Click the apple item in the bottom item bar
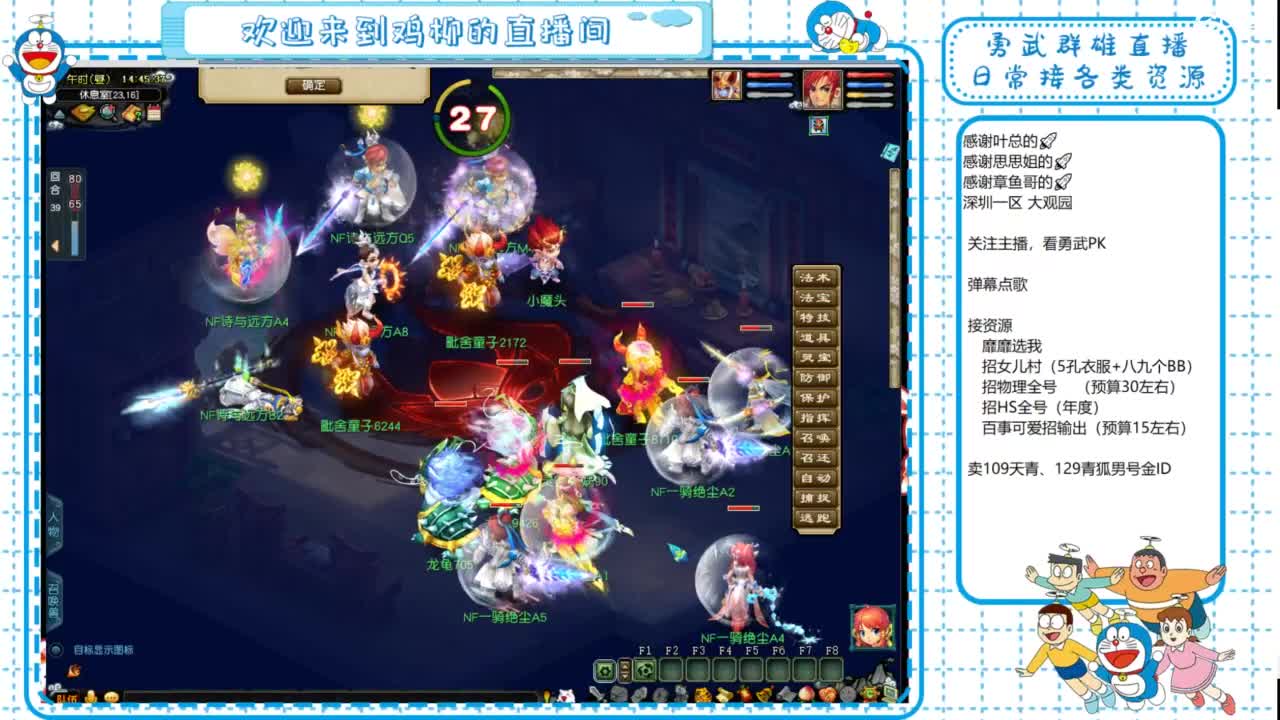 807,694
